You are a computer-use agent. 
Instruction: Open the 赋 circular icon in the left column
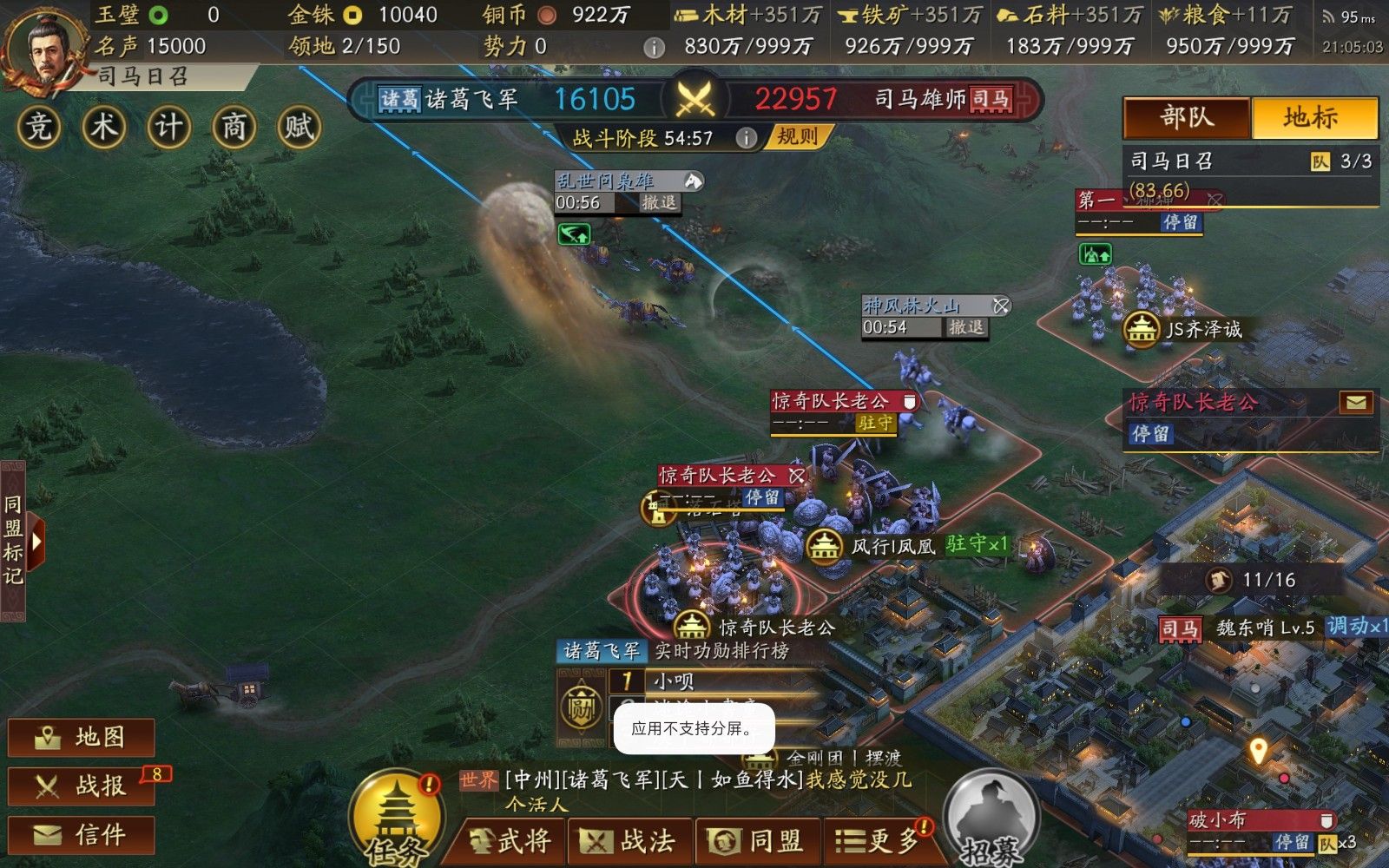click(300, 127)
